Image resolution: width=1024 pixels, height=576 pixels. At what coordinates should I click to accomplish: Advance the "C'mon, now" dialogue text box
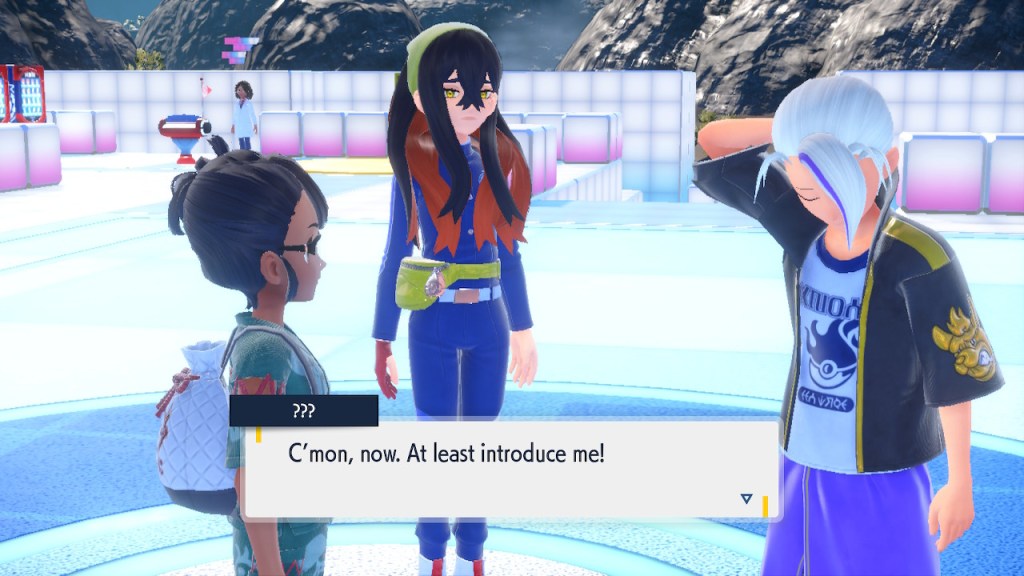point(510,469)
